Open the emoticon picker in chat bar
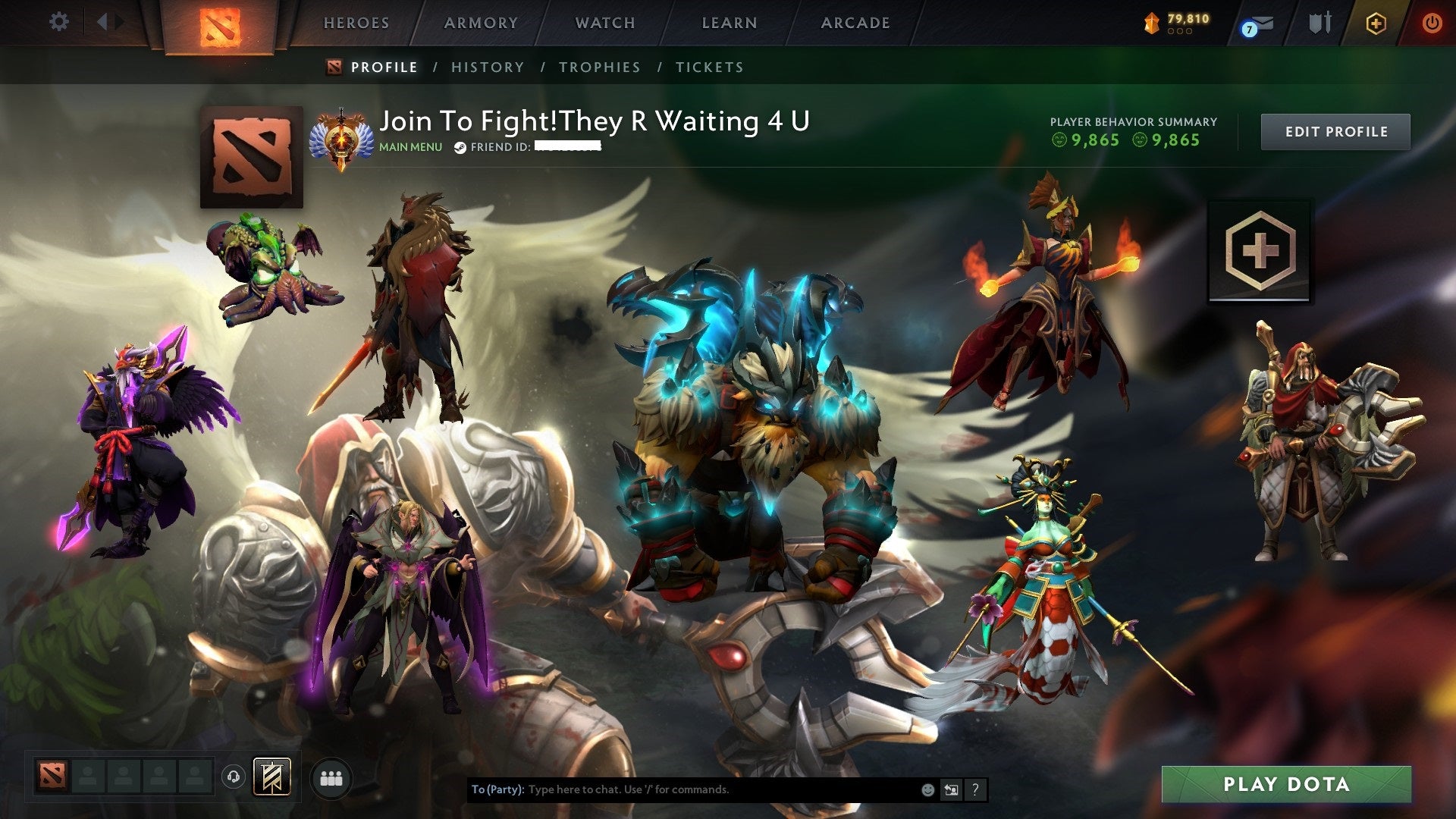 [x=927, y=789]
